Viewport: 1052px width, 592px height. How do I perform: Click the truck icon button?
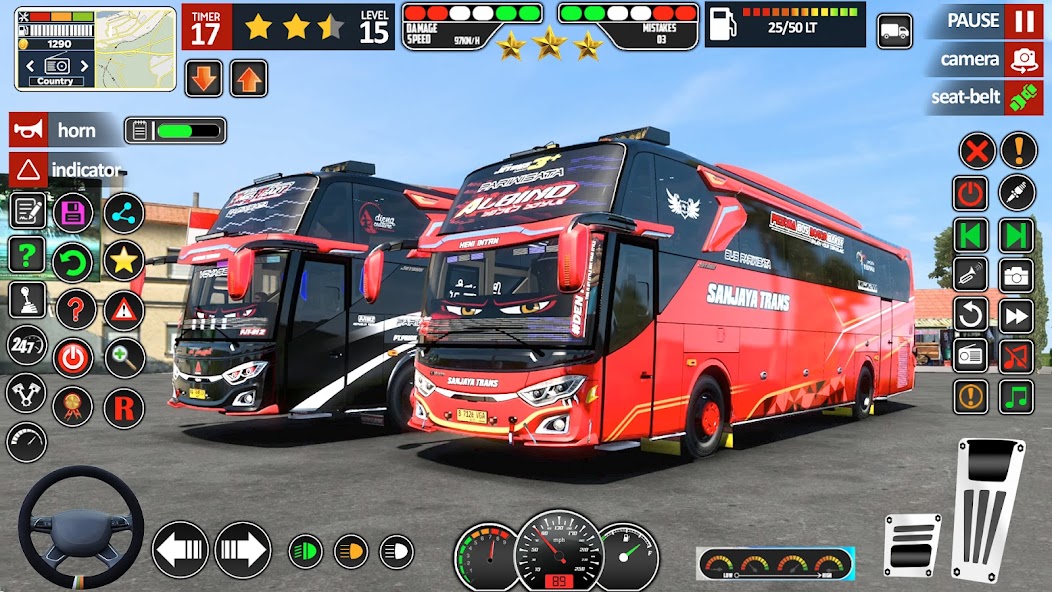tap(894, 31)
